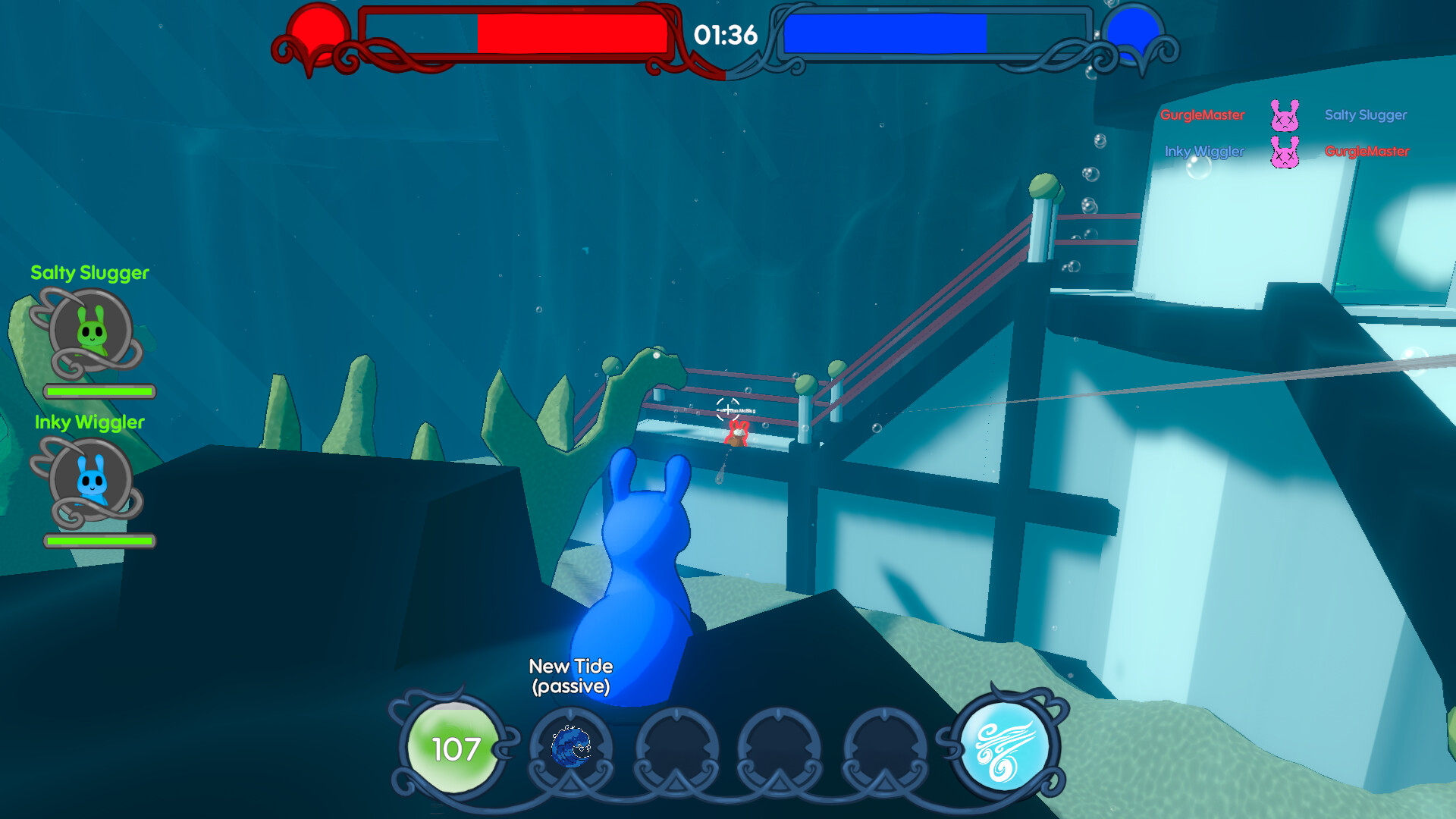This screenshot has height=819, width=1456.
Task: Click Inky Wiggler's health bar
Action: pyautogui.click(x=99, y=542)
